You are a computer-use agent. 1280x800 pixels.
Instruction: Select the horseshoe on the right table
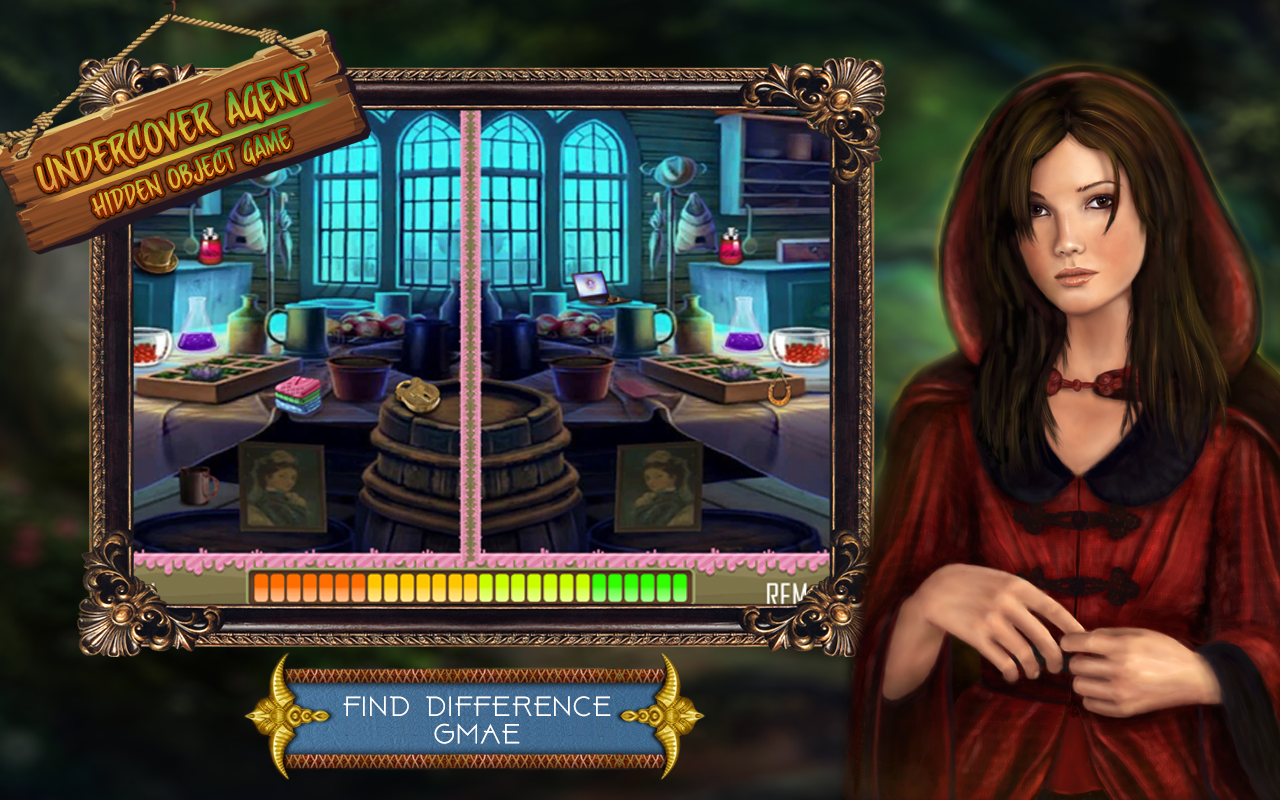click(778, 390)
